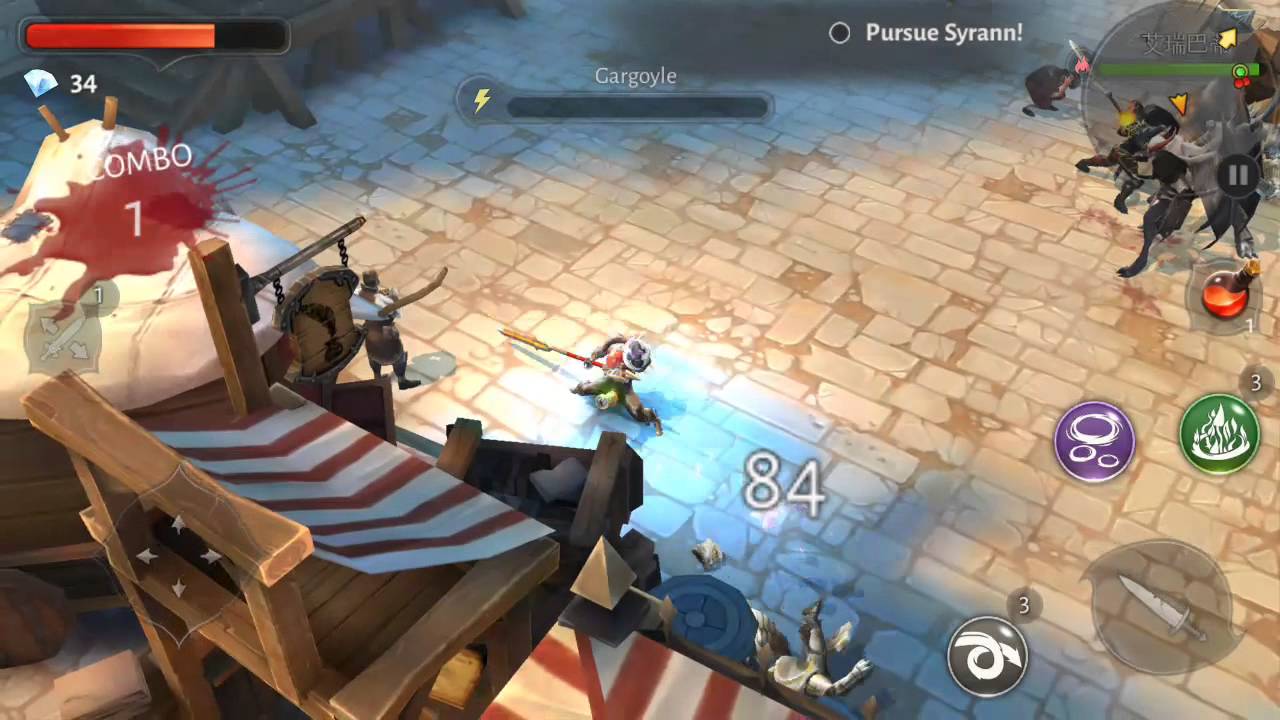This screenshot has width=1280, height=720.
Task: Tap the diamond gem currency icon
Action: coord(41,84)
